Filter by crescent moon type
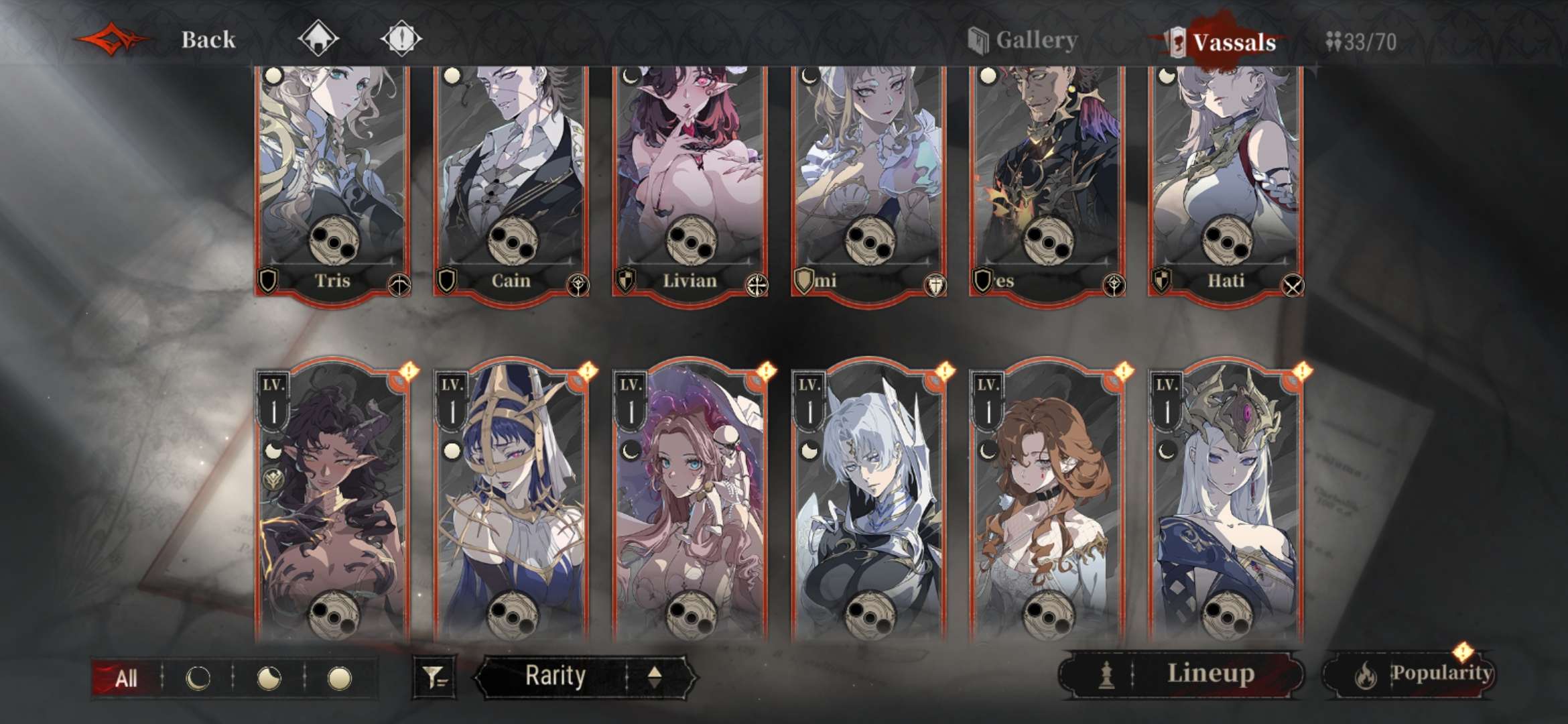1568x724 pixels. [x=198, y=678]
